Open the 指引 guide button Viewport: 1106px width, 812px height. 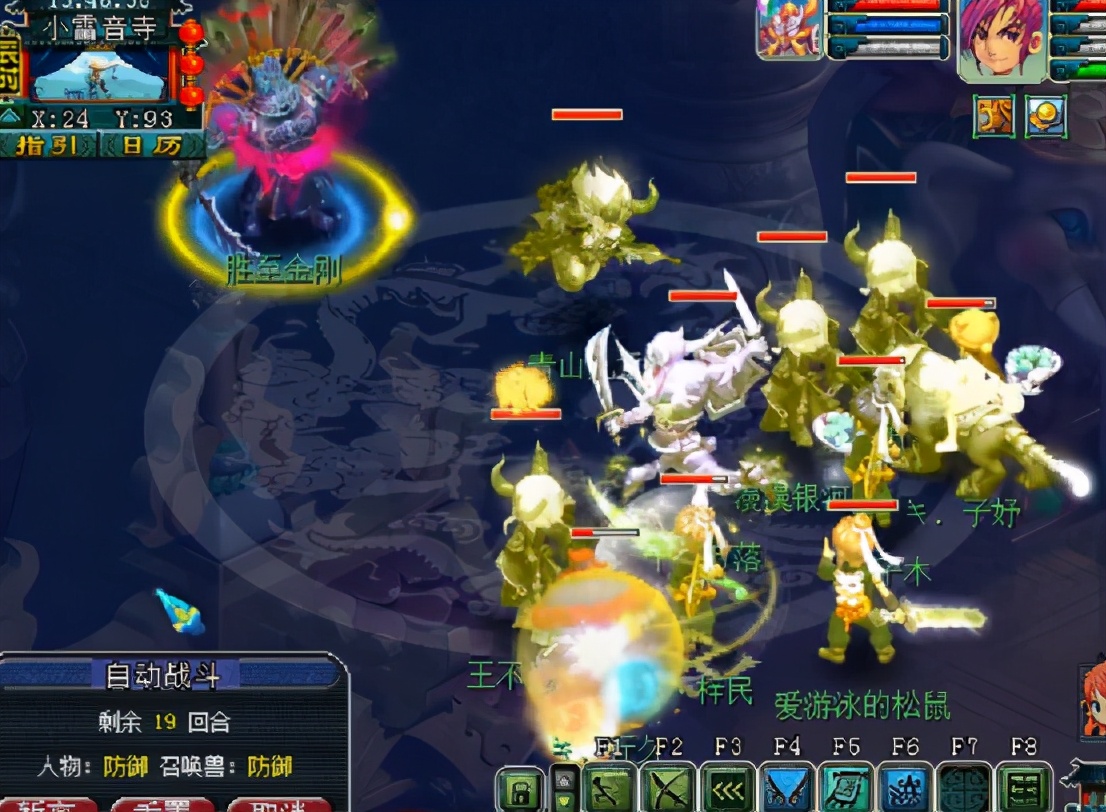pyautogui.click(x=49, y=146)
